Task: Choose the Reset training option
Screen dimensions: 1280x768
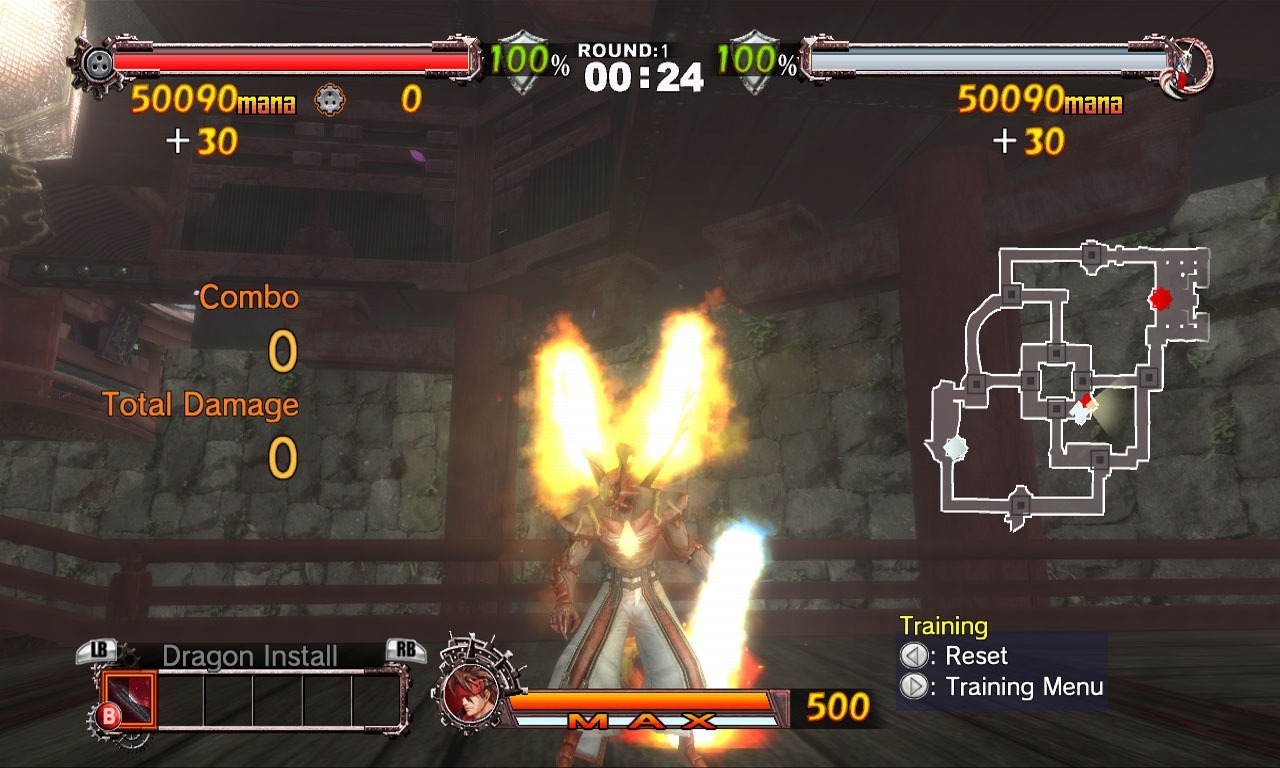Action: coord(965,656)
